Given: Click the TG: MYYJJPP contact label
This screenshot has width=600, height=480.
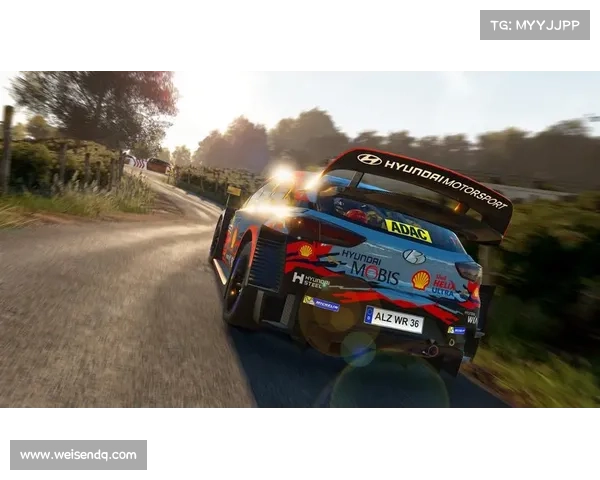Looking at the screenshot, I should [535, 24].
